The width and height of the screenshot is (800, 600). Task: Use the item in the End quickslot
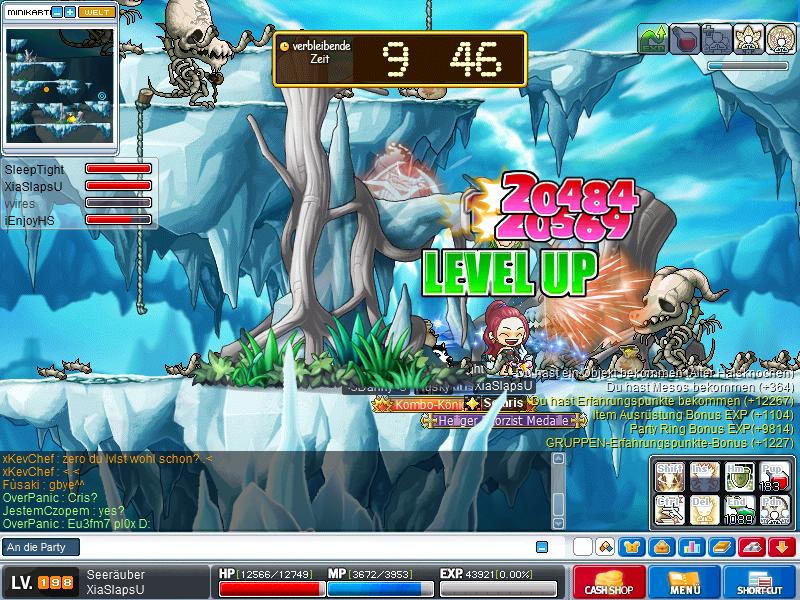[x=737, y=509]
